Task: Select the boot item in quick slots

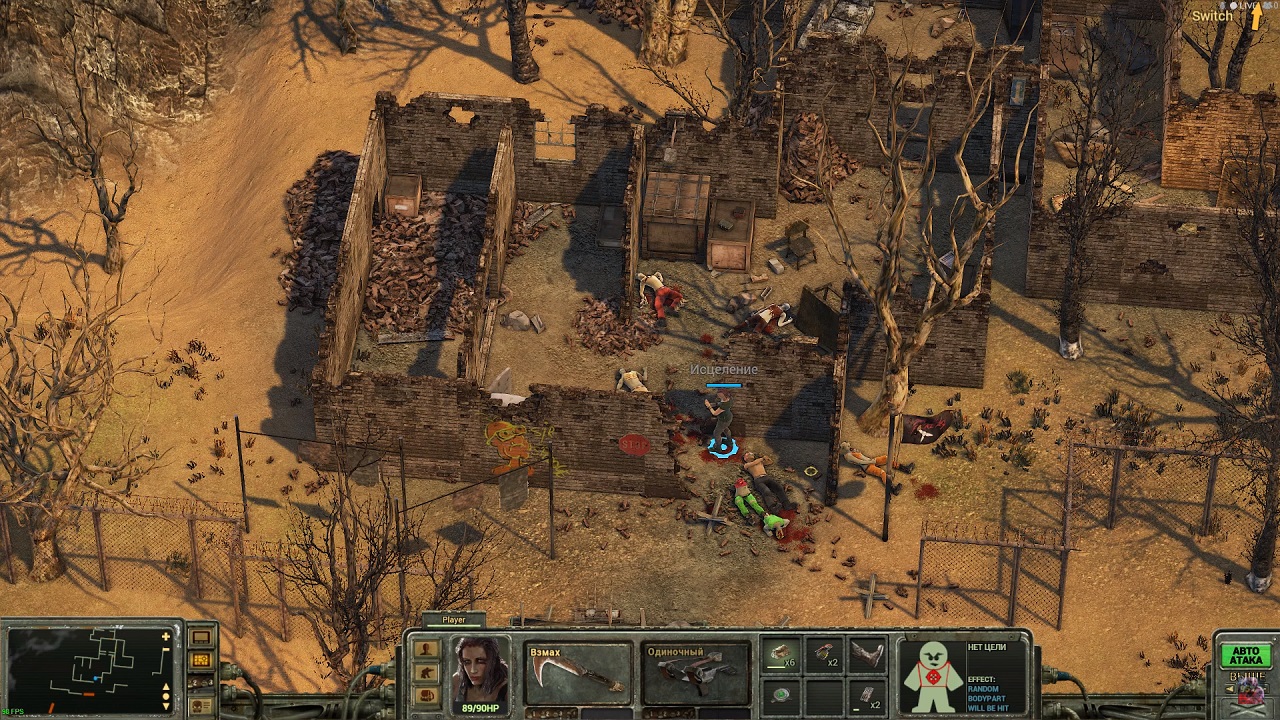Action: [867, 655]
